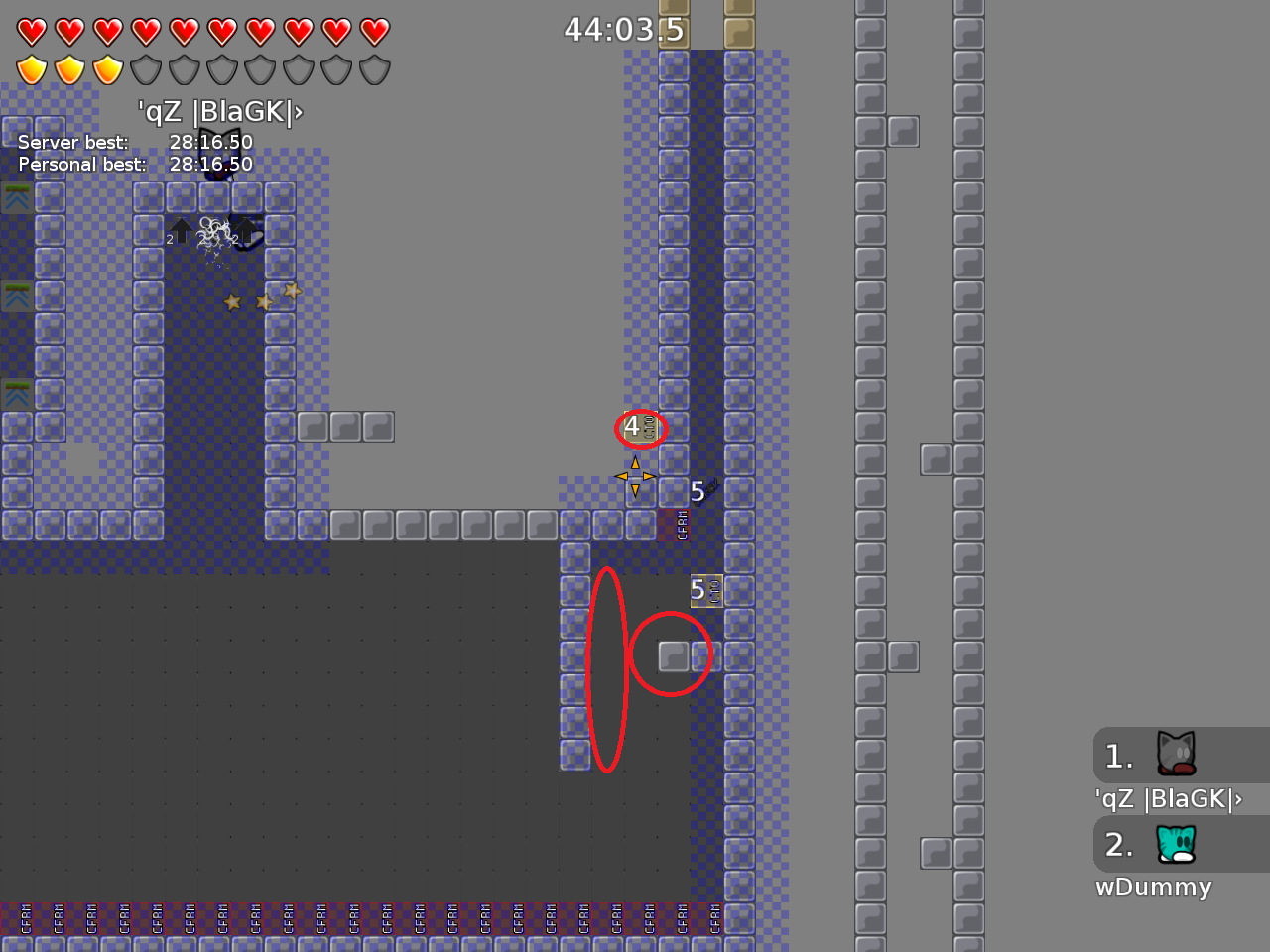Screen dimensions: 1270x952
Task: Click the Personal best time entry
Action: point(210,164)
